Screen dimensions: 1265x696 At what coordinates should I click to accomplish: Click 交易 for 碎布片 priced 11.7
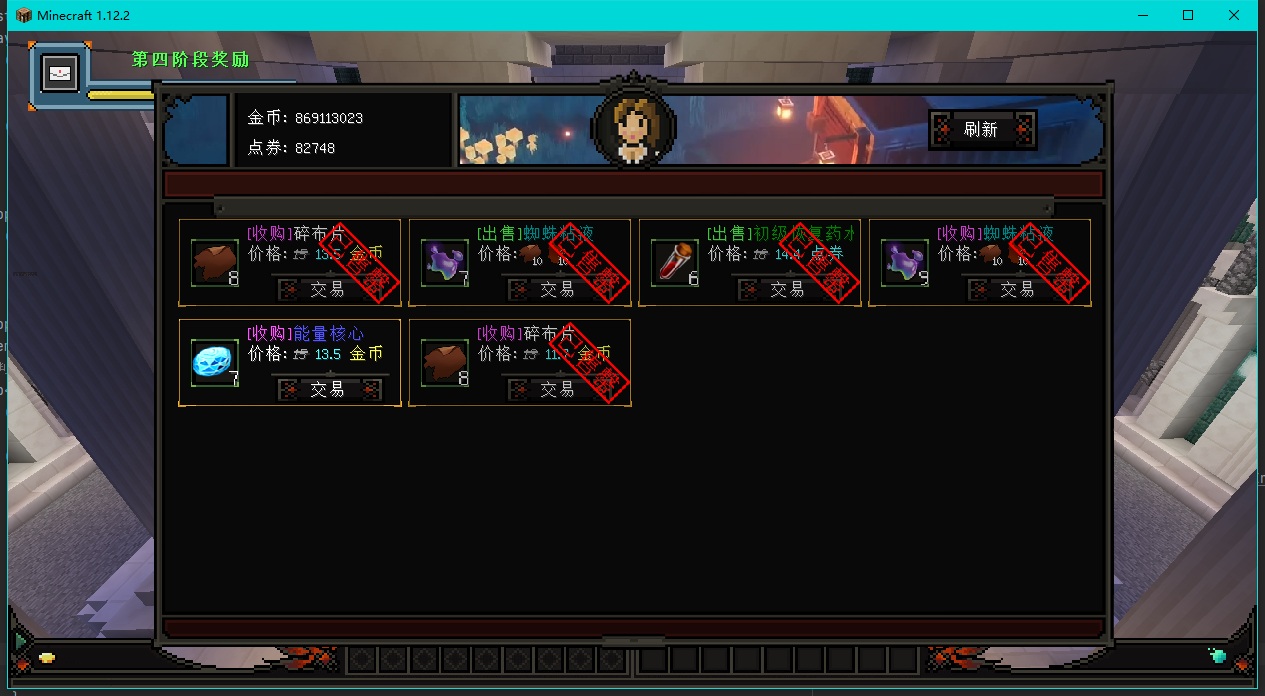click(x=557, y=389)
